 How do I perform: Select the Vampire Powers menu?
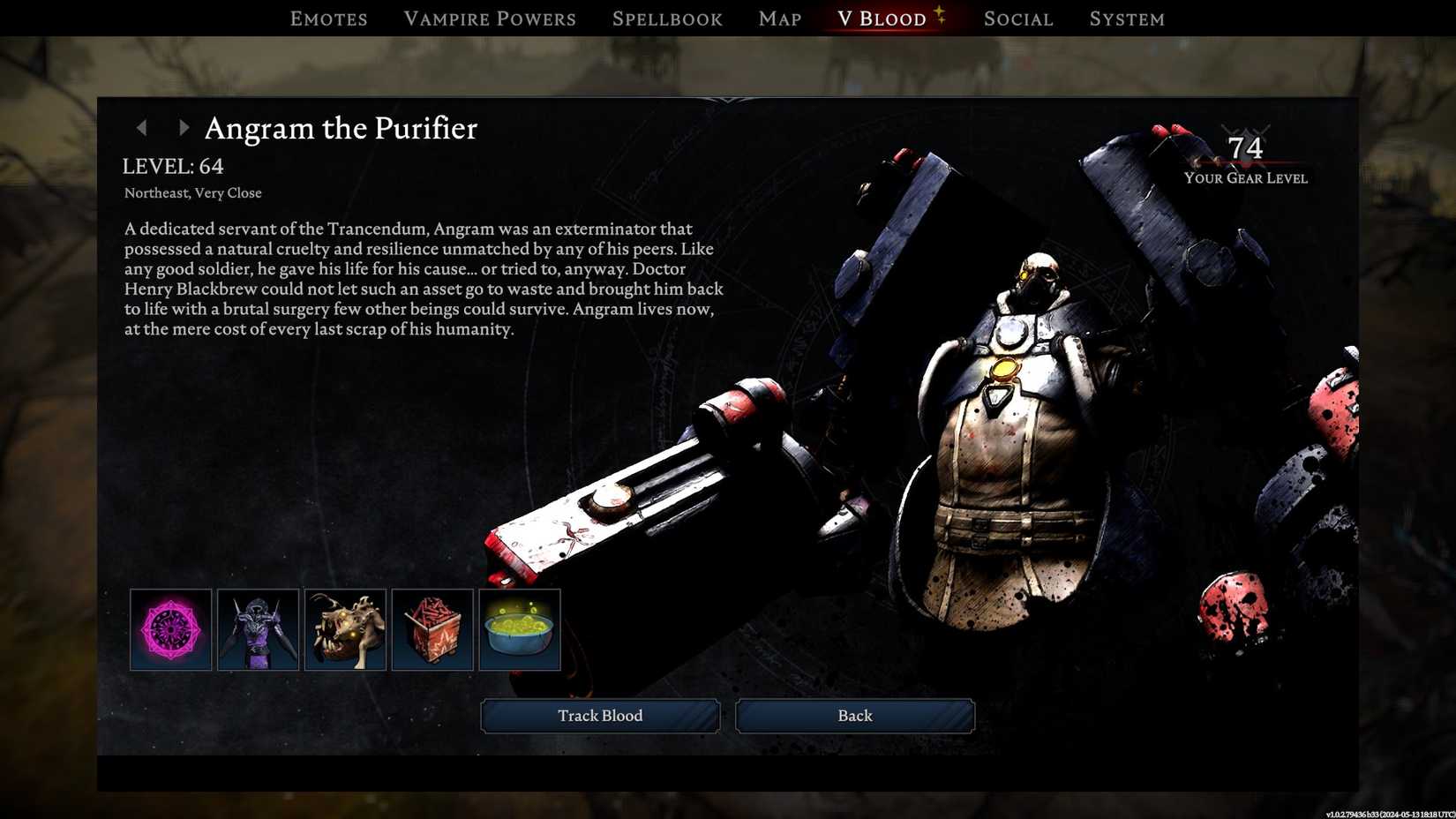click(x=490, y=19)
